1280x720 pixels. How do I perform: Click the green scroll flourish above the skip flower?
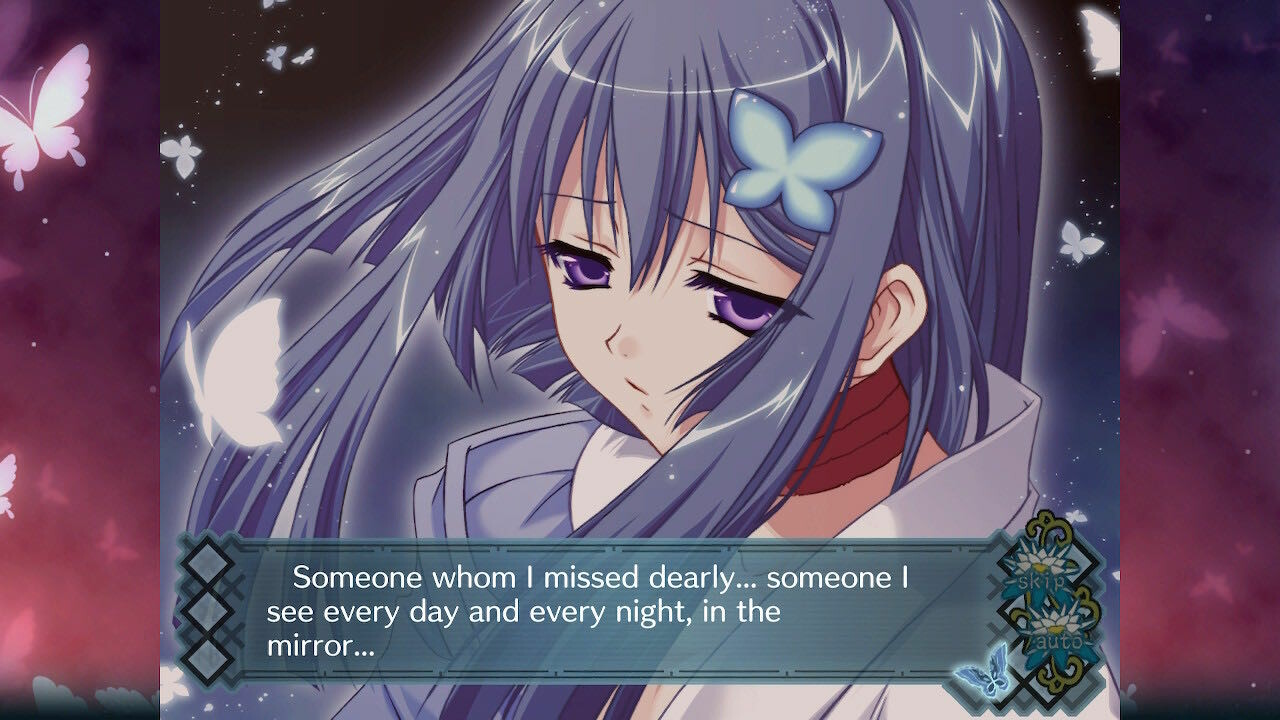[1046, 525]
